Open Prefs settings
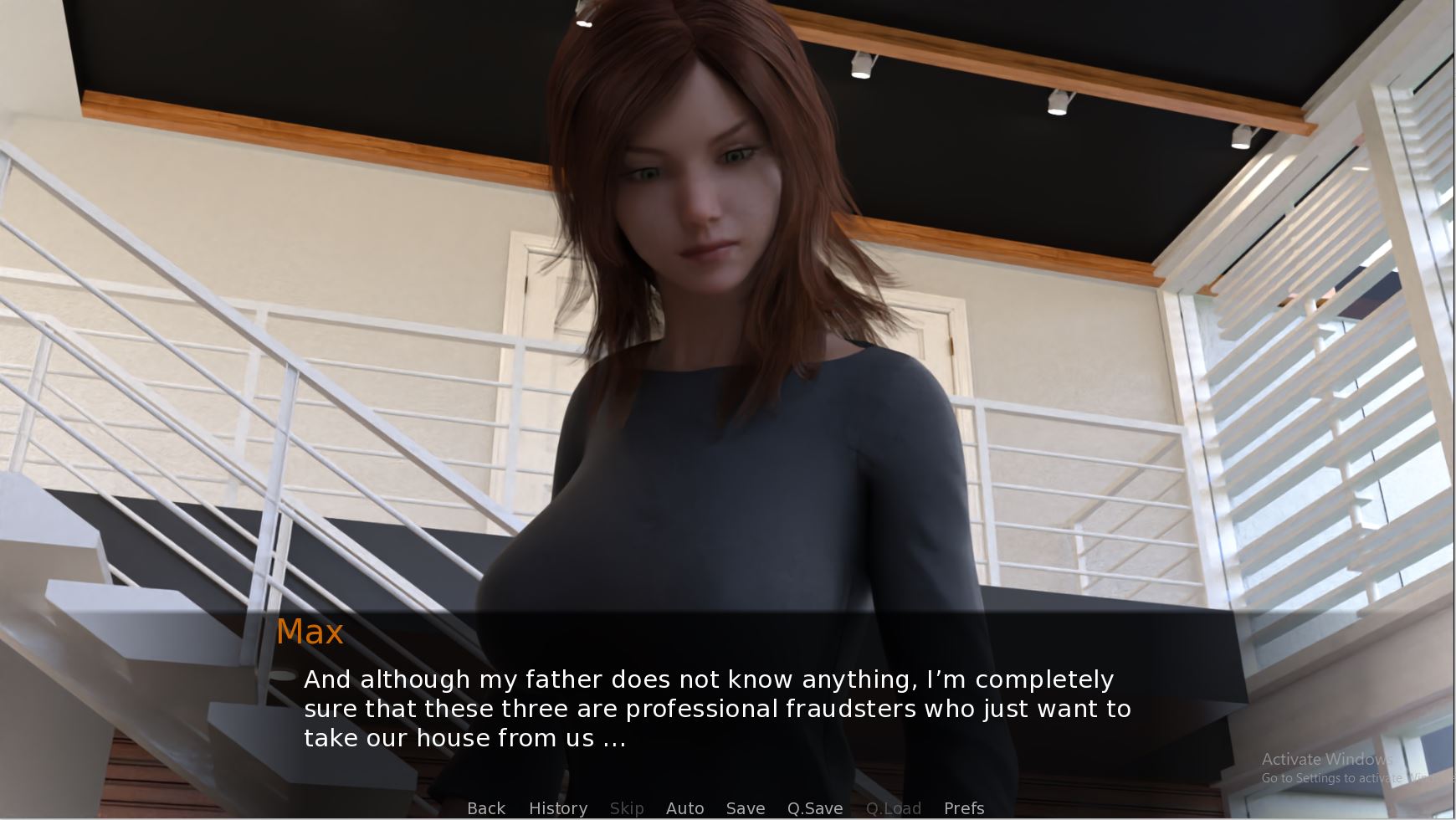 pos(964,808)
